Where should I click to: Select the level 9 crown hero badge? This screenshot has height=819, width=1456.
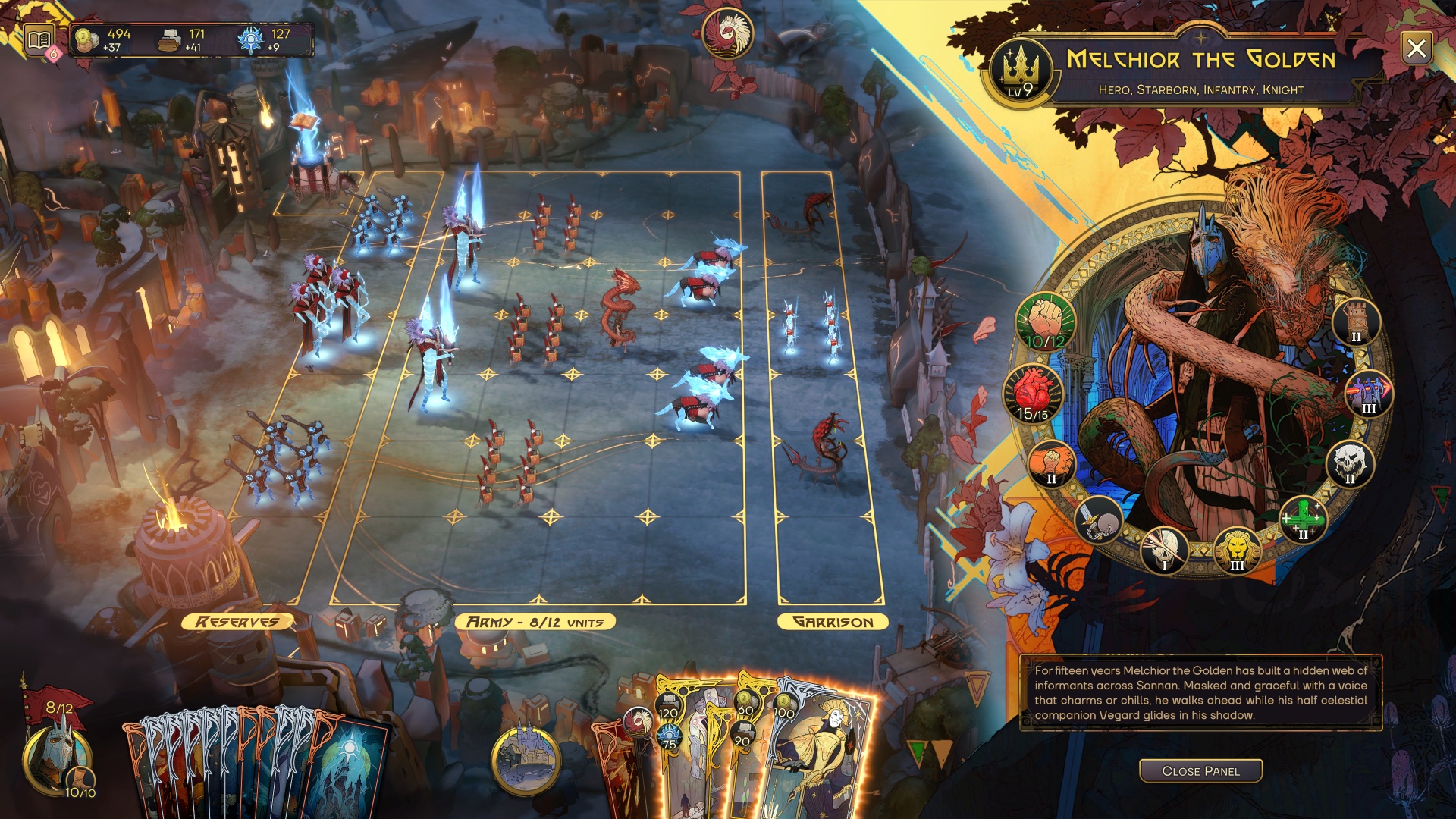click(x=1021, y=72)
